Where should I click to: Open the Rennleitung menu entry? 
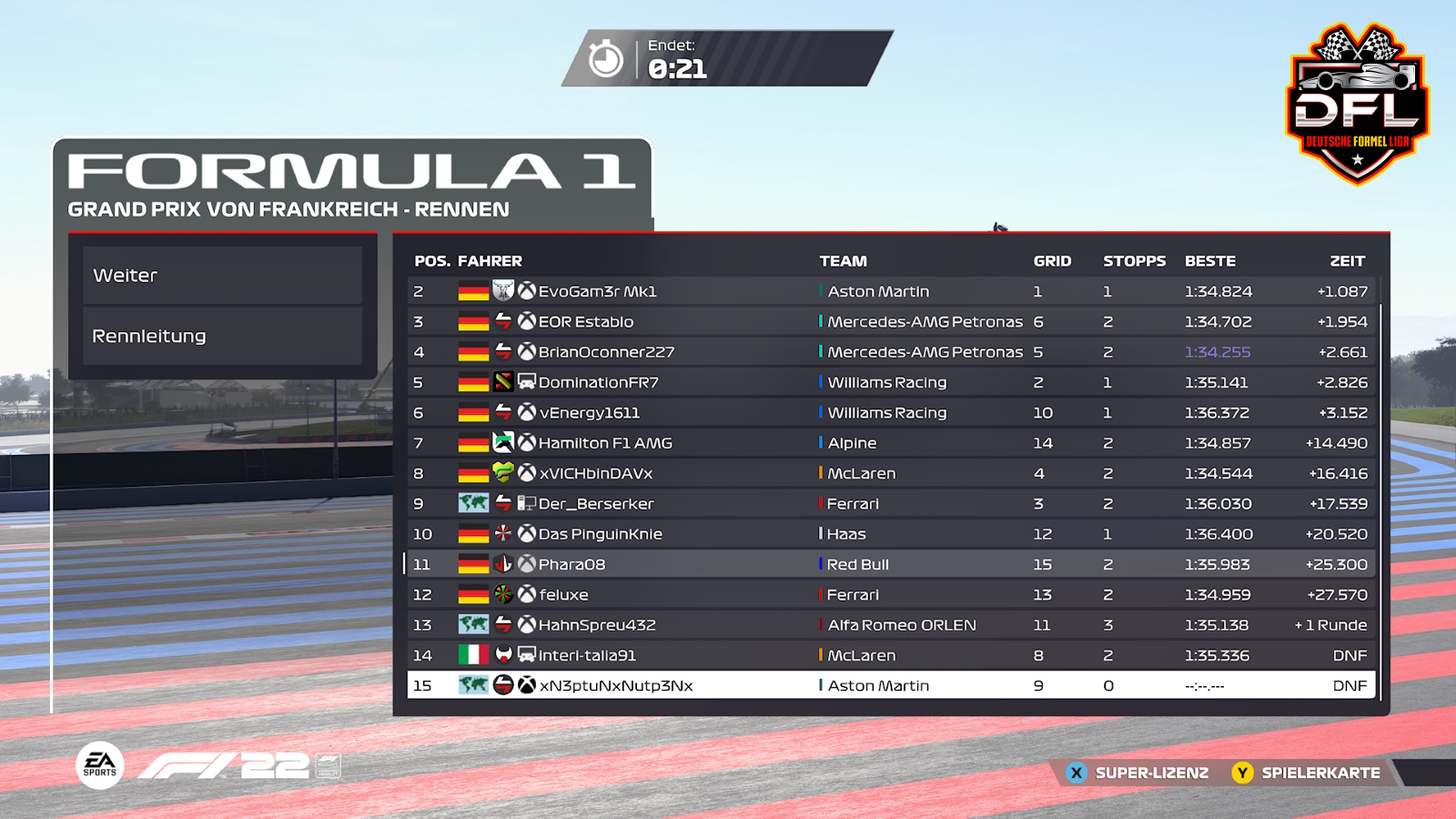(x=222, y=336)
